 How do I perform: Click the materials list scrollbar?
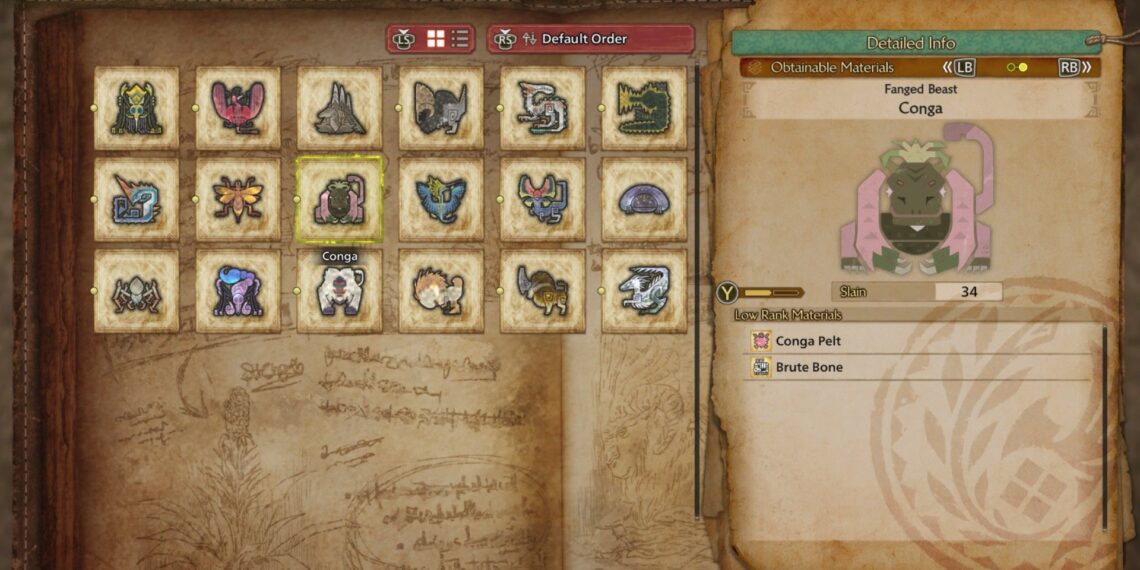[1105, 430]
